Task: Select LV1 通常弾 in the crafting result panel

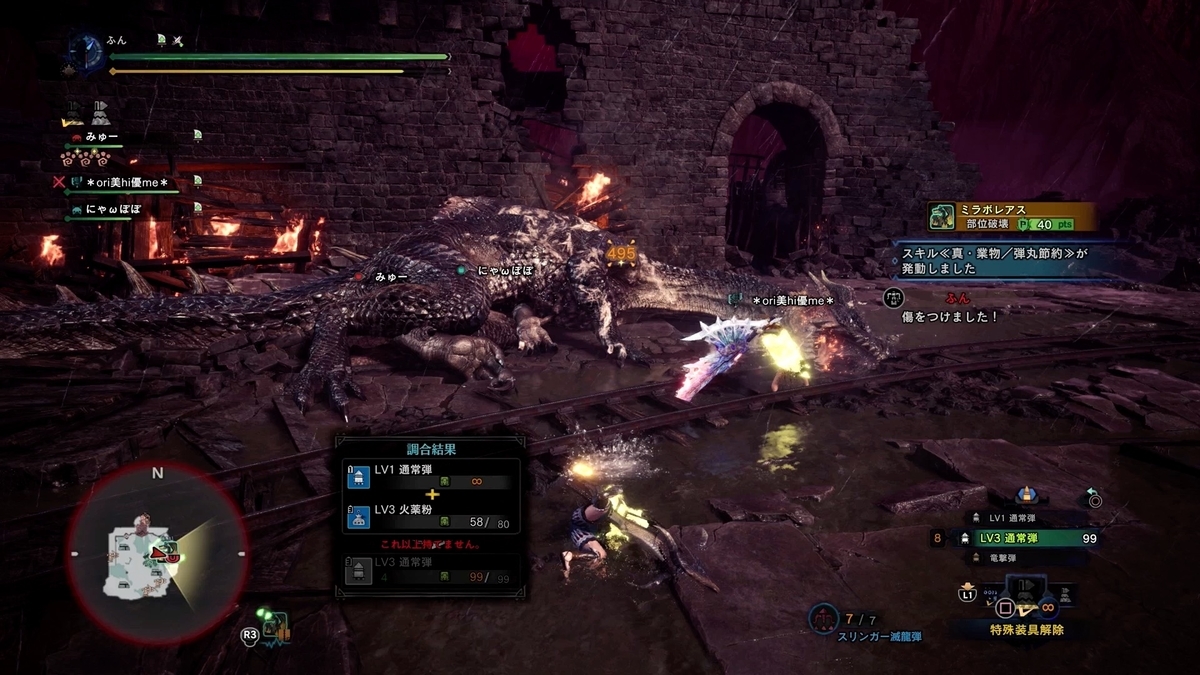Action: coord(428,477)
